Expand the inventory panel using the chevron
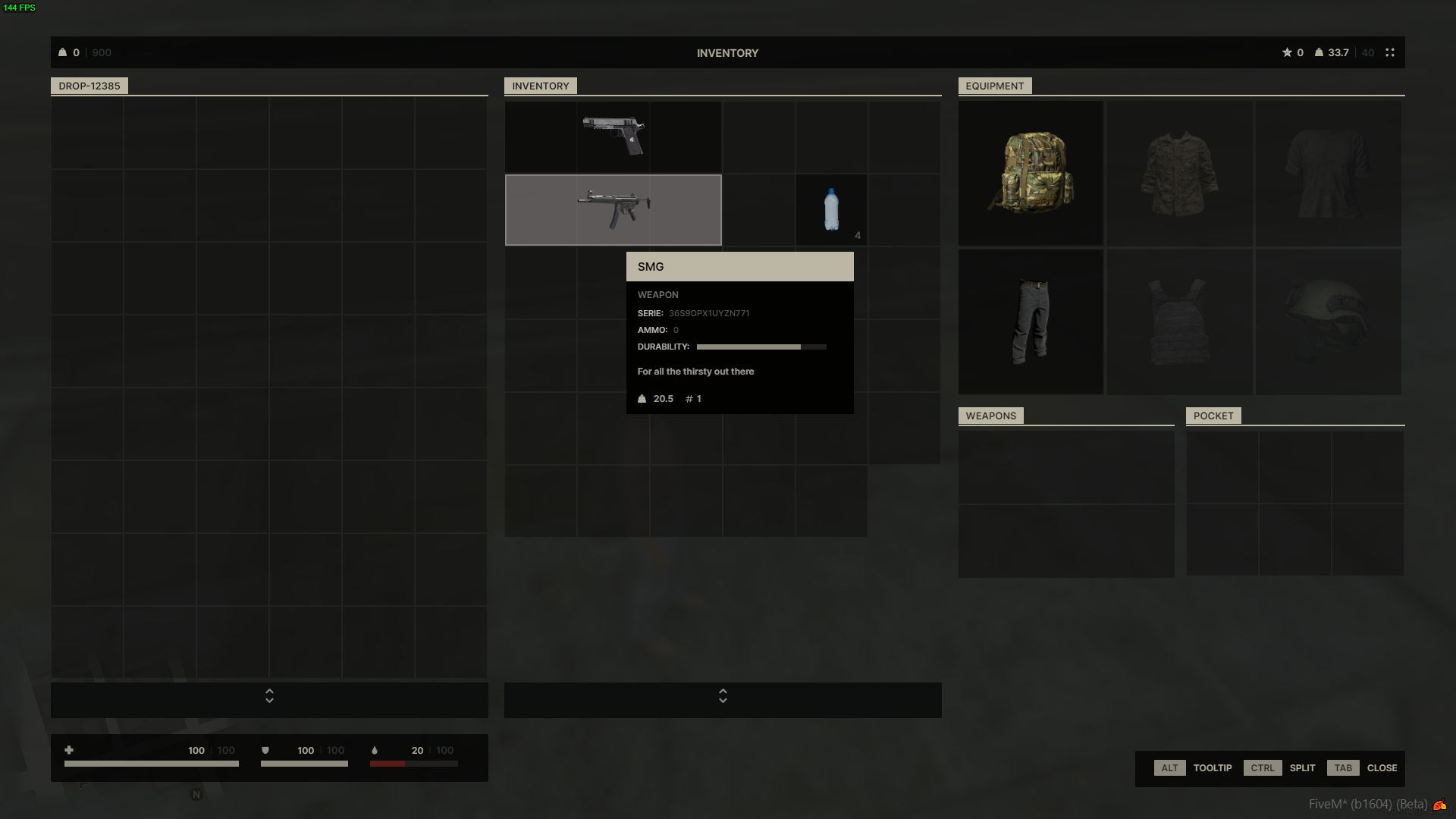1456x819 pixels. coord(723,697)
